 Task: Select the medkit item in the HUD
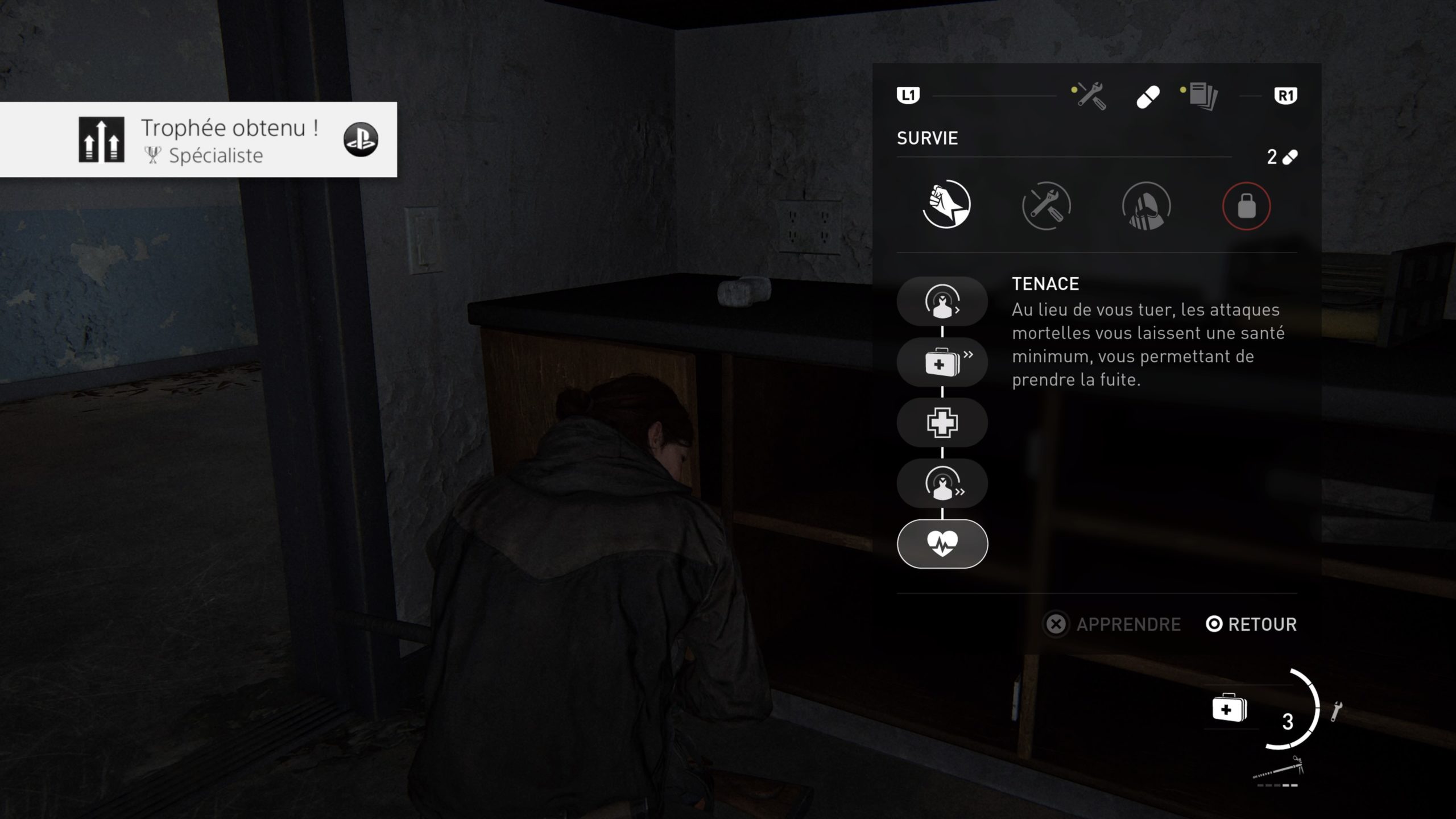(x=1229, y=709)
